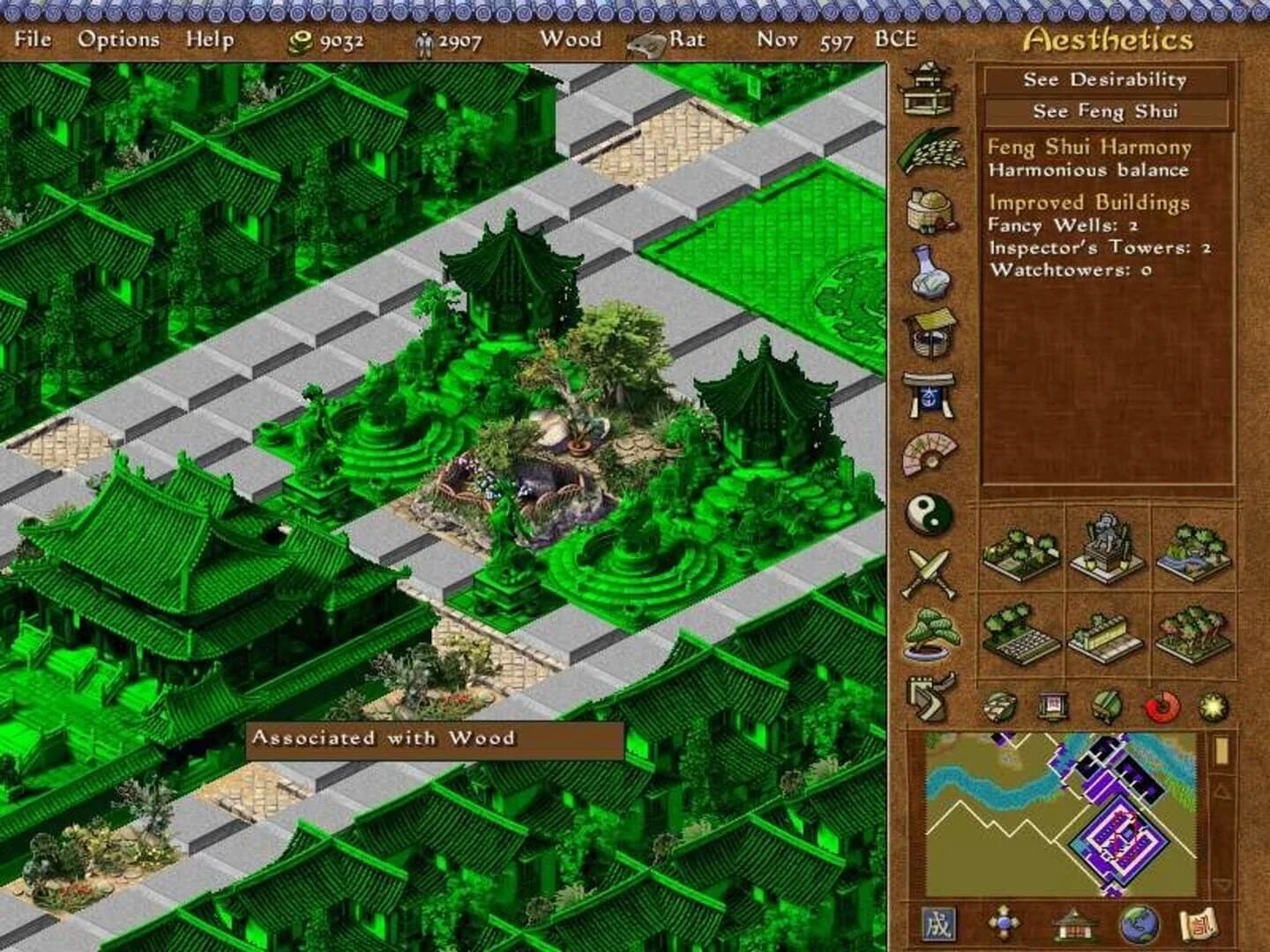Toggle See Desirability overlay

(1105, 80)
